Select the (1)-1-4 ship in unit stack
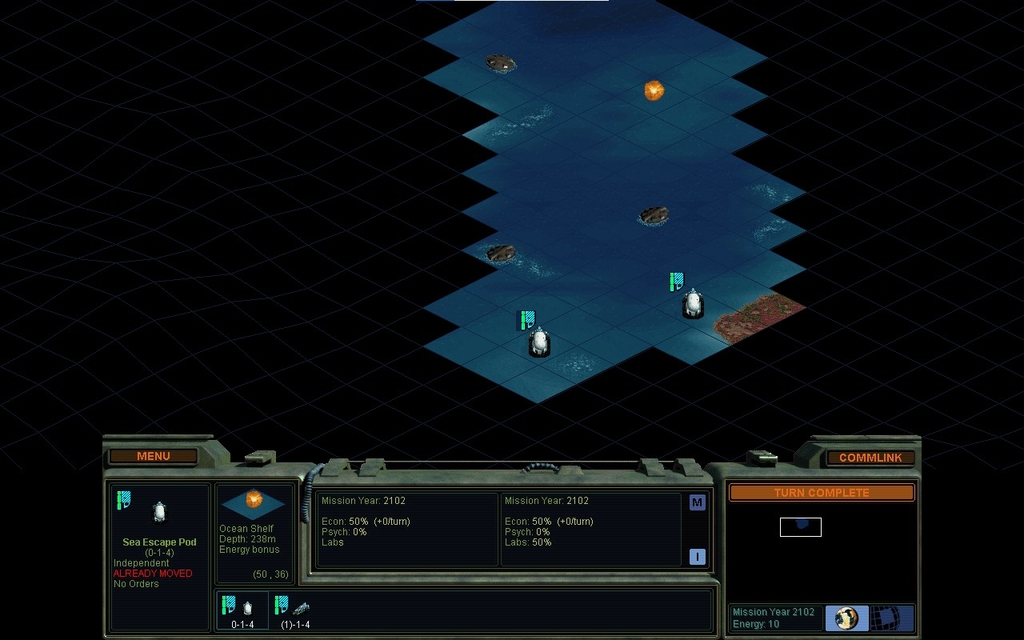The width and height of the screenshot is (1024, 640). pos(295,610)
